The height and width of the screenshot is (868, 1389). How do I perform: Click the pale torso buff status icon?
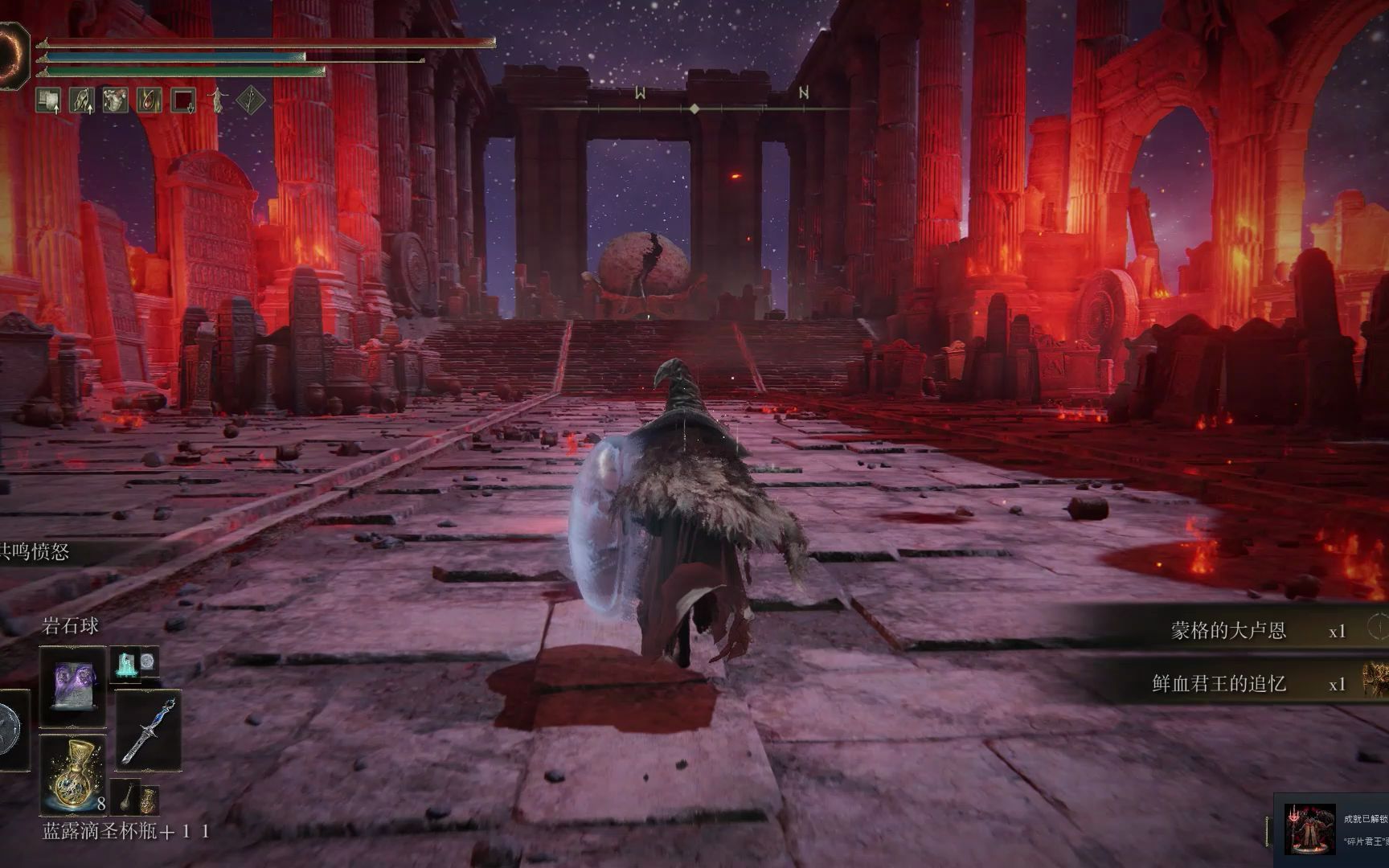click(116, 100)
